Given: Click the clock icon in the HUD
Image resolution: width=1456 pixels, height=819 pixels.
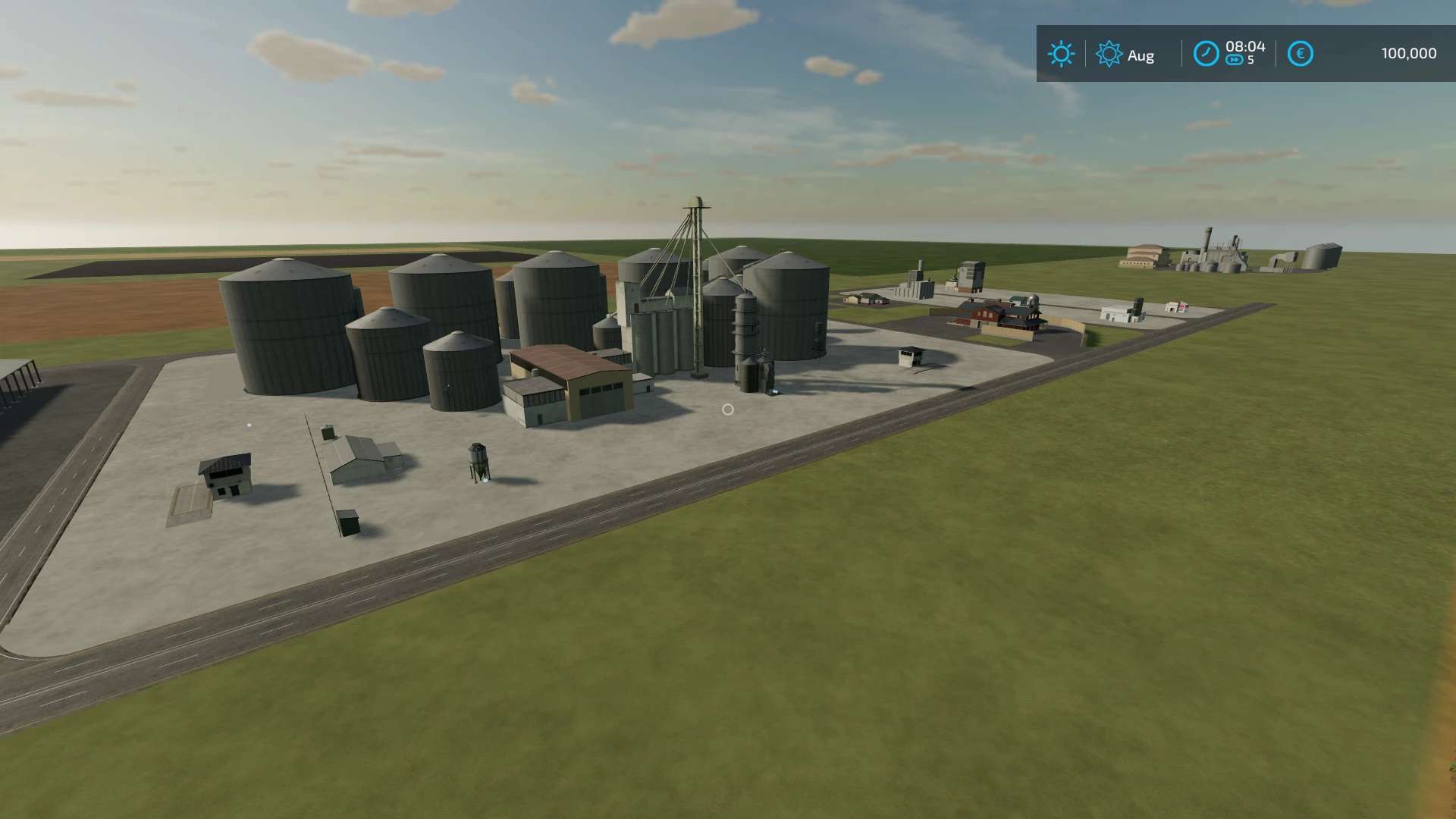Looking at the screenshot, I should tap(1206, 54).
